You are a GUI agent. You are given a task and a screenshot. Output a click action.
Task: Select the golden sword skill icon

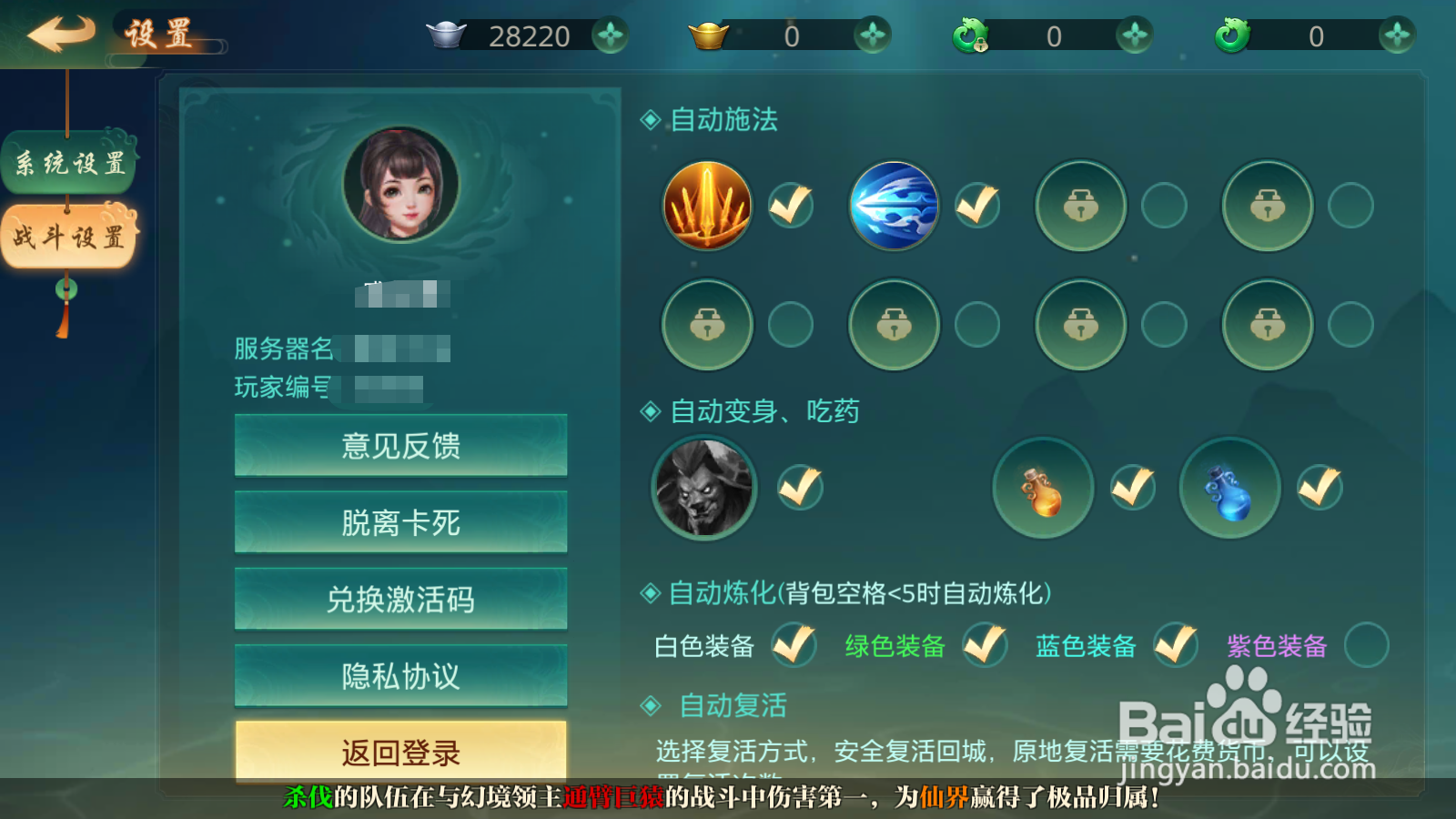(707, 206)
